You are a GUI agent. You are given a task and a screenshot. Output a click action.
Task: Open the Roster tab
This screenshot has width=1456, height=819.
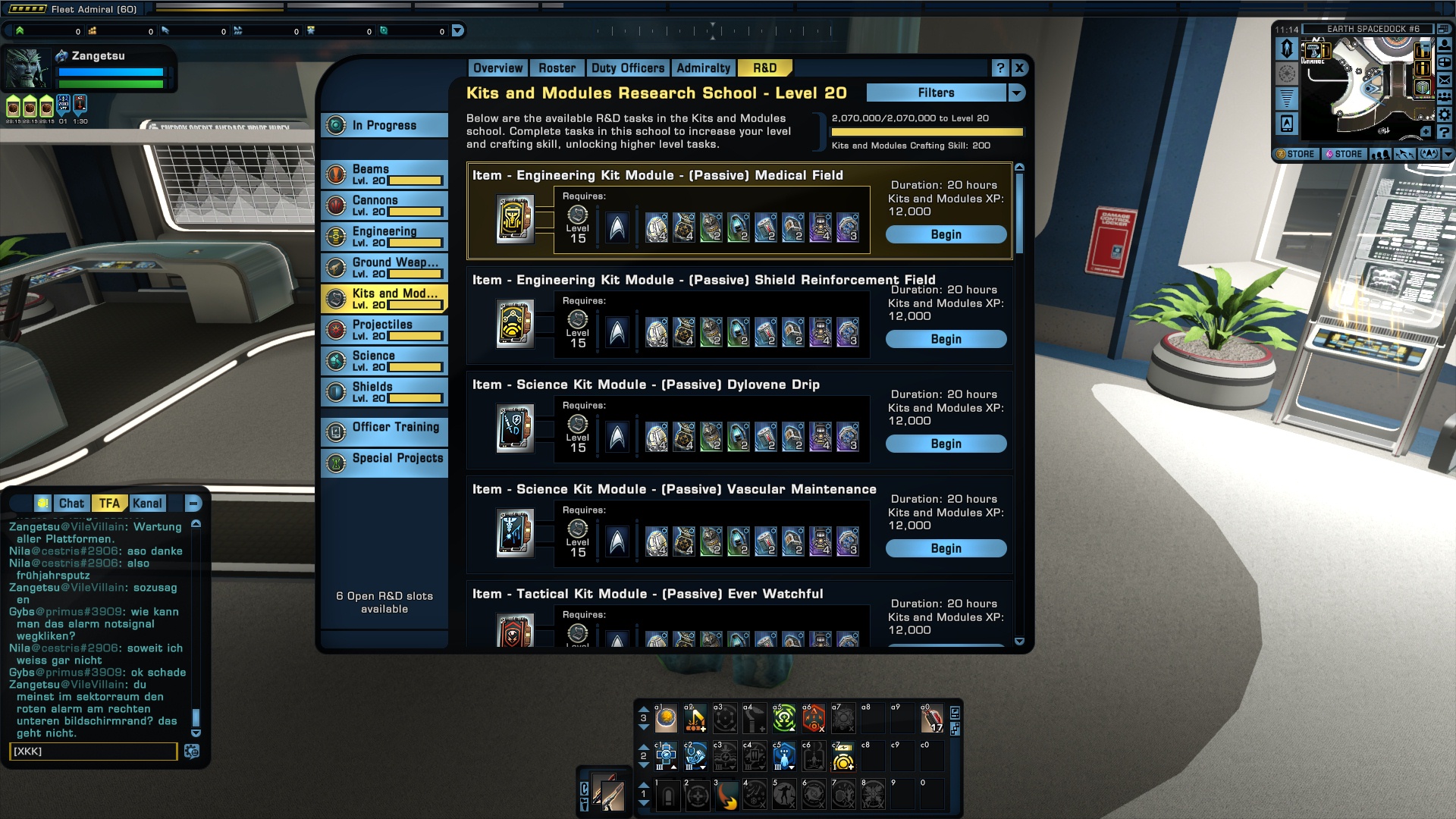[557, 68]
